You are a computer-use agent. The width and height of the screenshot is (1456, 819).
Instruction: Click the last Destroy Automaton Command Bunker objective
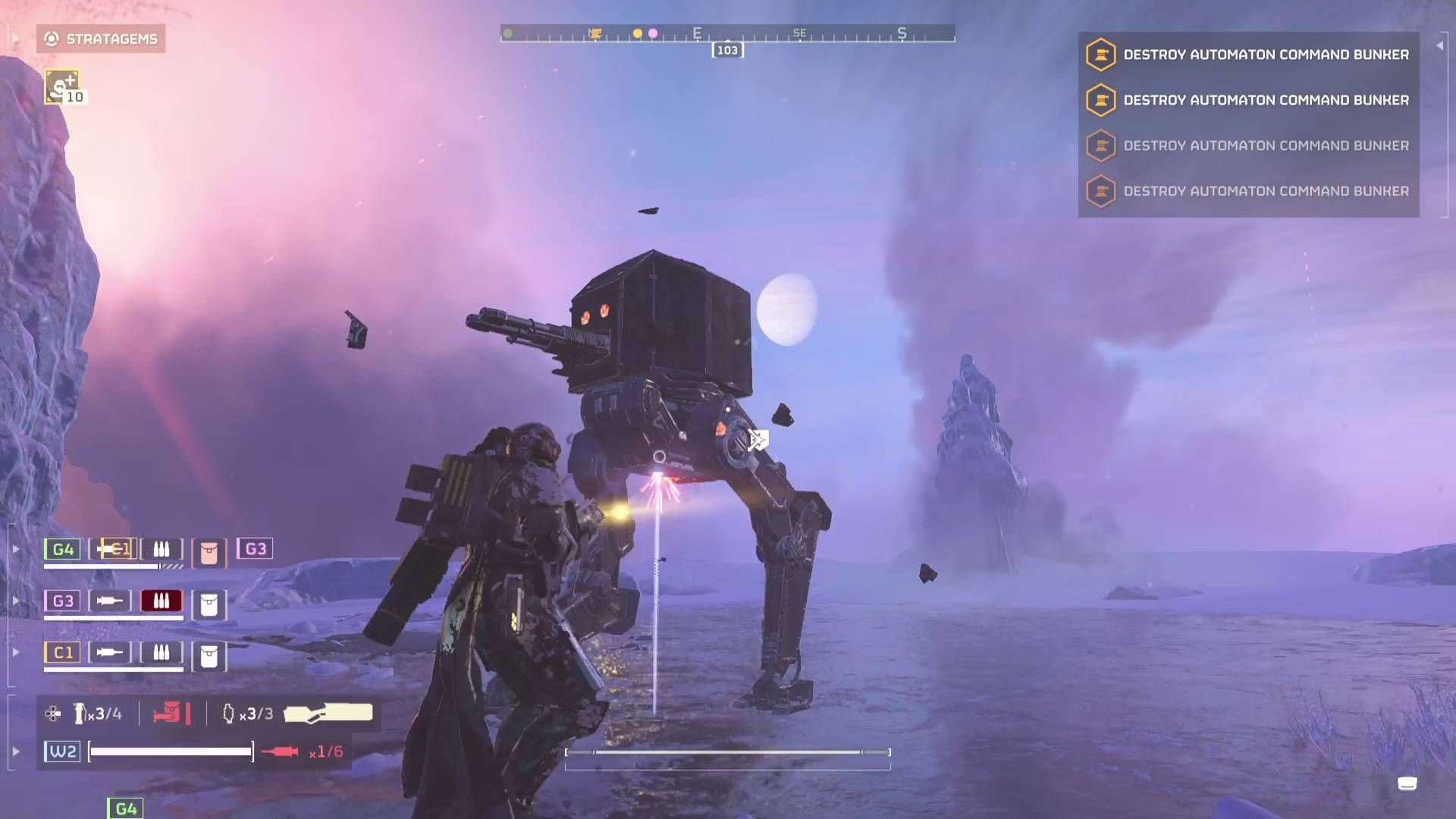point(1265,191)
